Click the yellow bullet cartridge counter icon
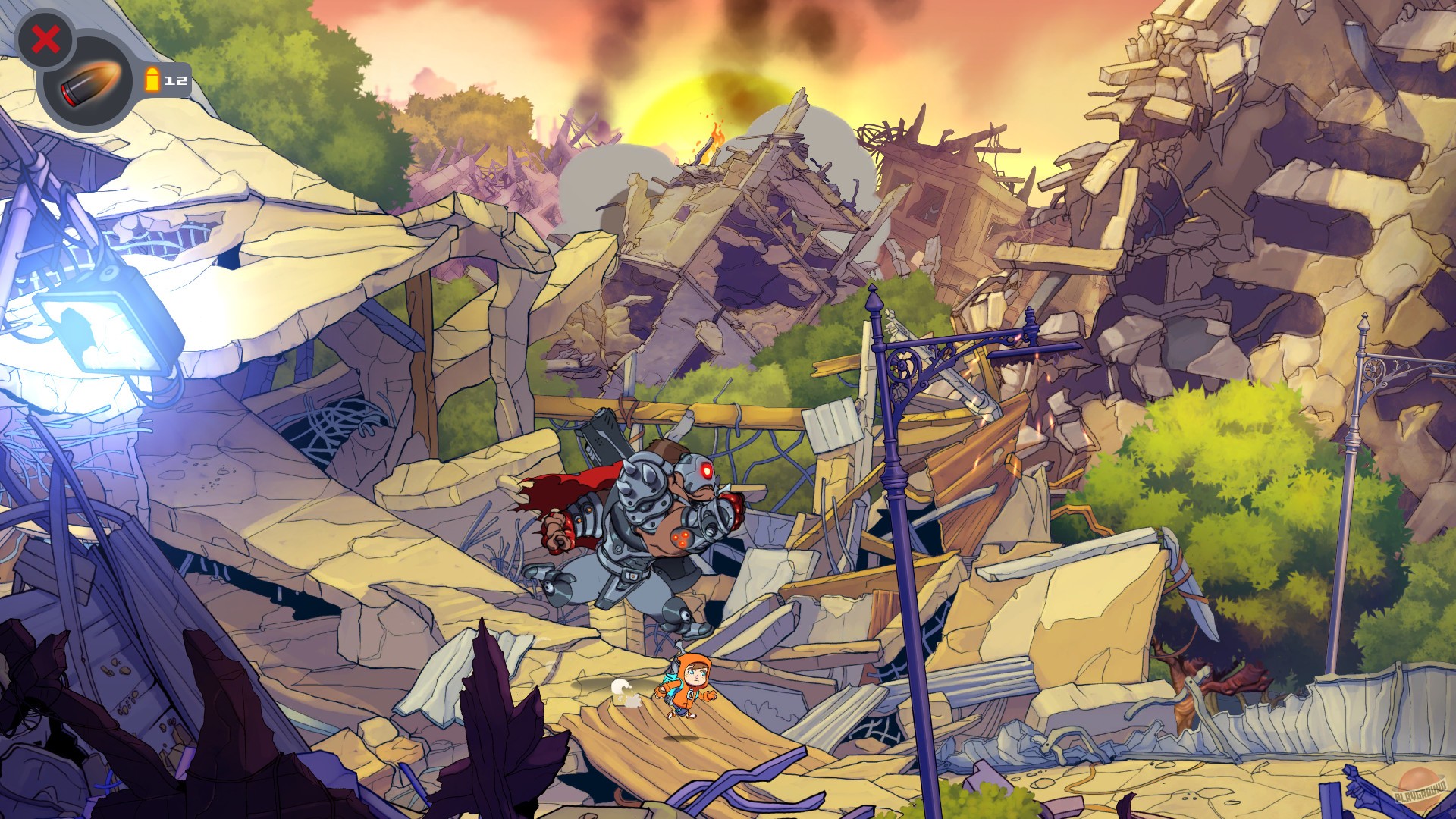The width and height of the screenshot is (1456, 819). coord(153,78)
